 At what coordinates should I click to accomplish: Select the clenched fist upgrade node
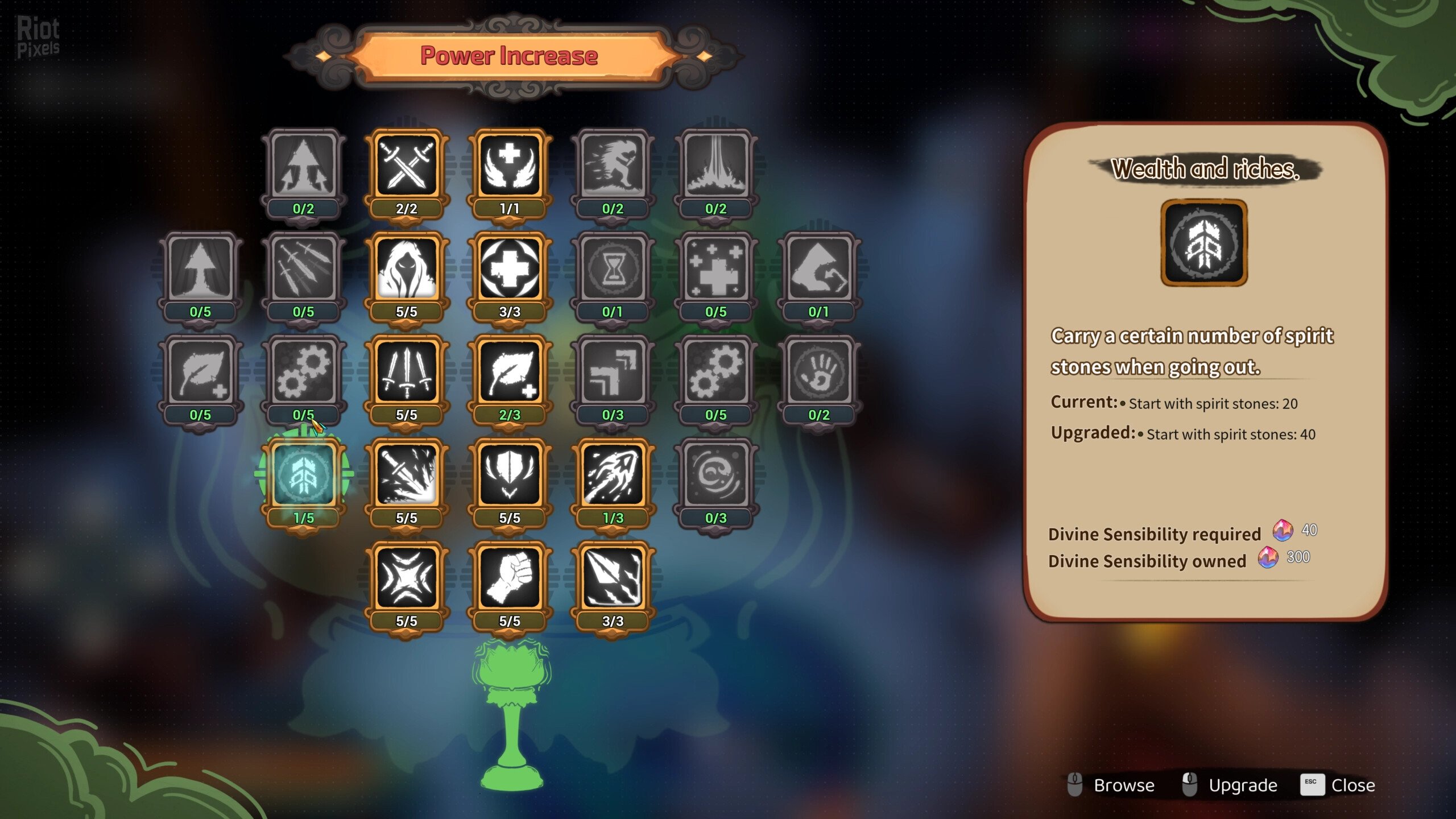point(509,578)
